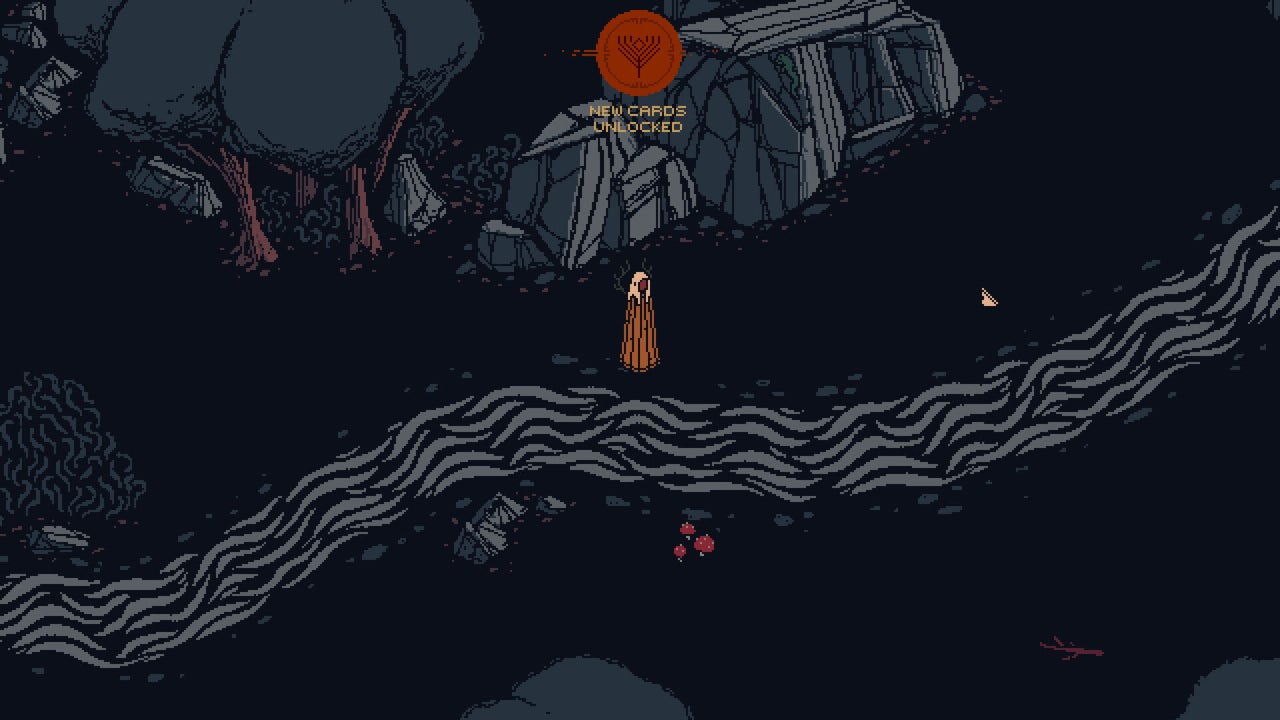Image resolution: width=1280 pixels, height=720 pixels.
Task: Click the cursor arrow marker on the right
Action: 987,297
